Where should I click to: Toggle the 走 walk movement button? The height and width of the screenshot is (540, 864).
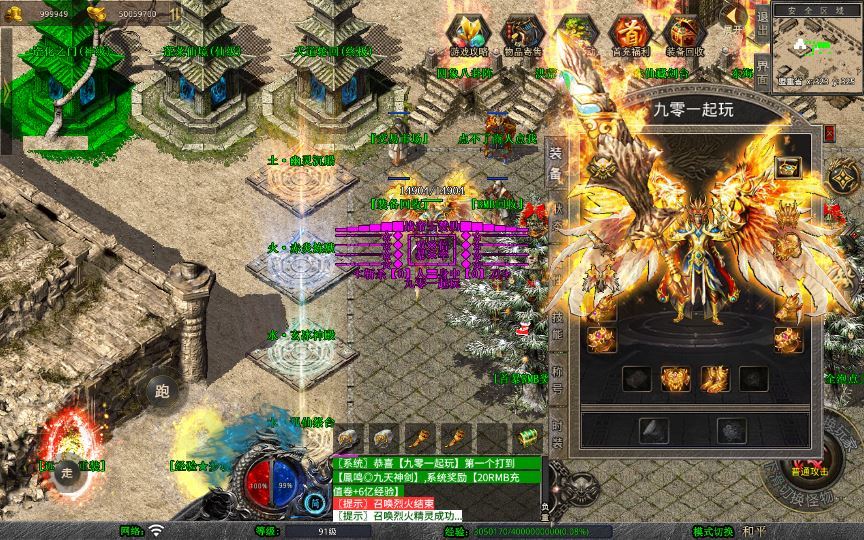click(x=67, y=473)
